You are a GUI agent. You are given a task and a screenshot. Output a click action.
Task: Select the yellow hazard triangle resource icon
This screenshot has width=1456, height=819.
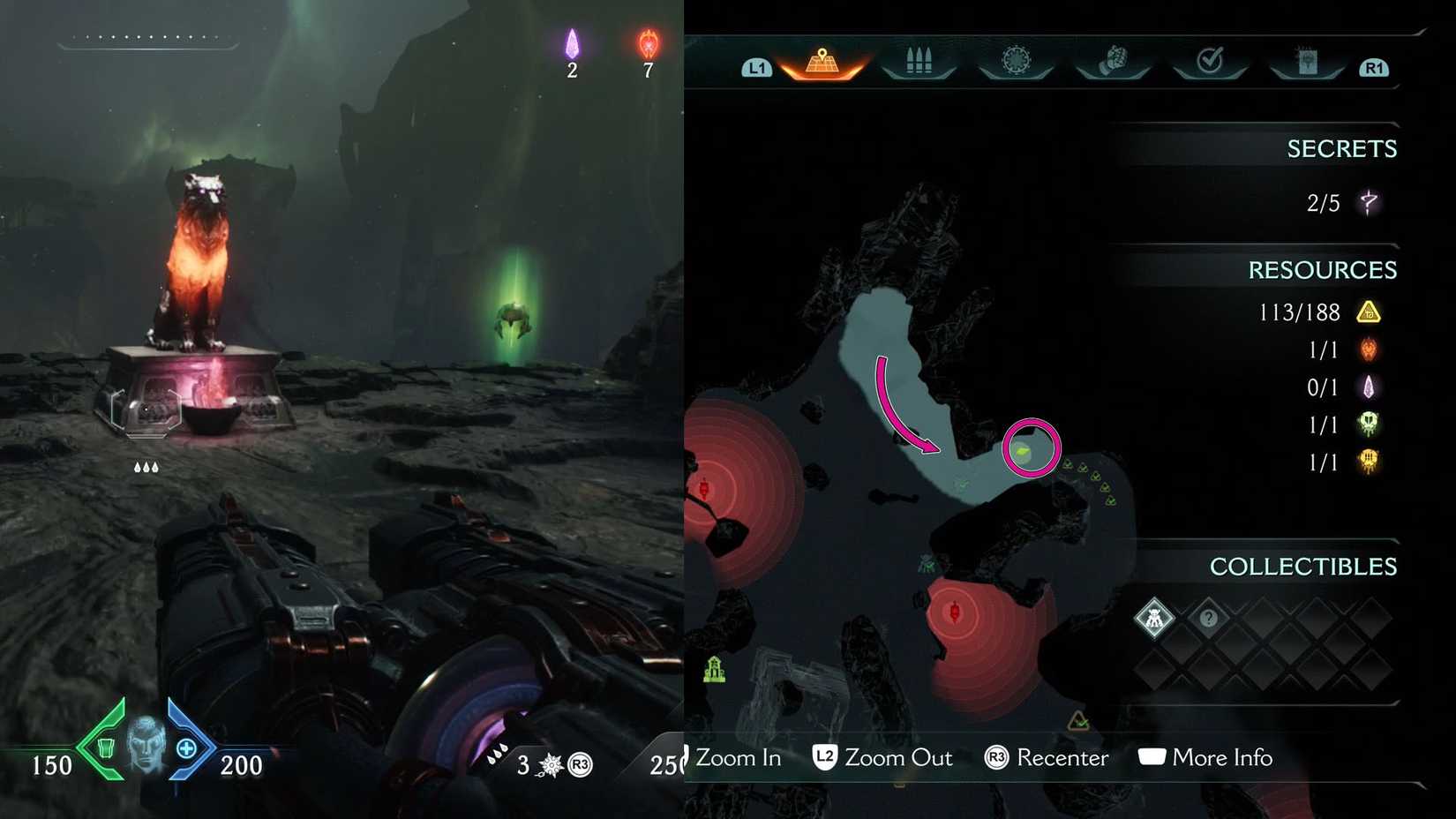pos(1367,312)
